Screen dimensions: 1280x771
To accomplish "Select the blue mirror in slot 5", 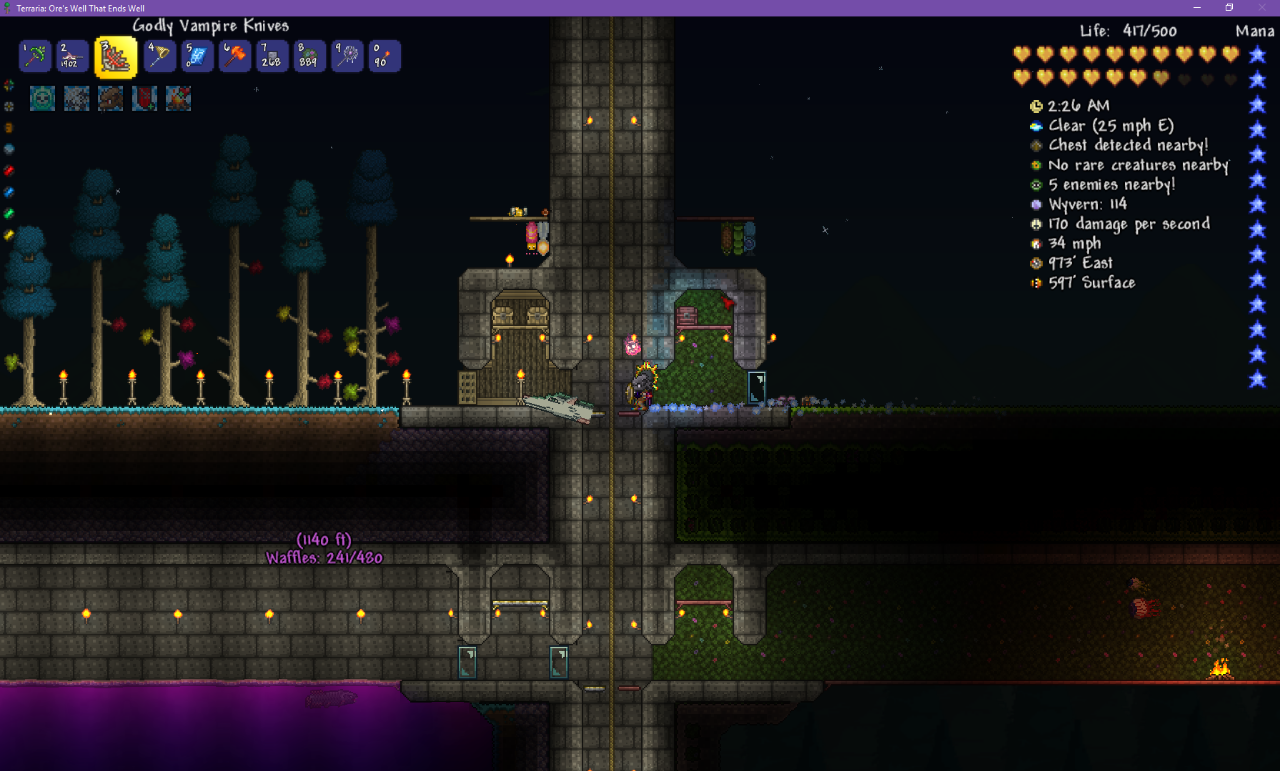I will coord(197,56).
